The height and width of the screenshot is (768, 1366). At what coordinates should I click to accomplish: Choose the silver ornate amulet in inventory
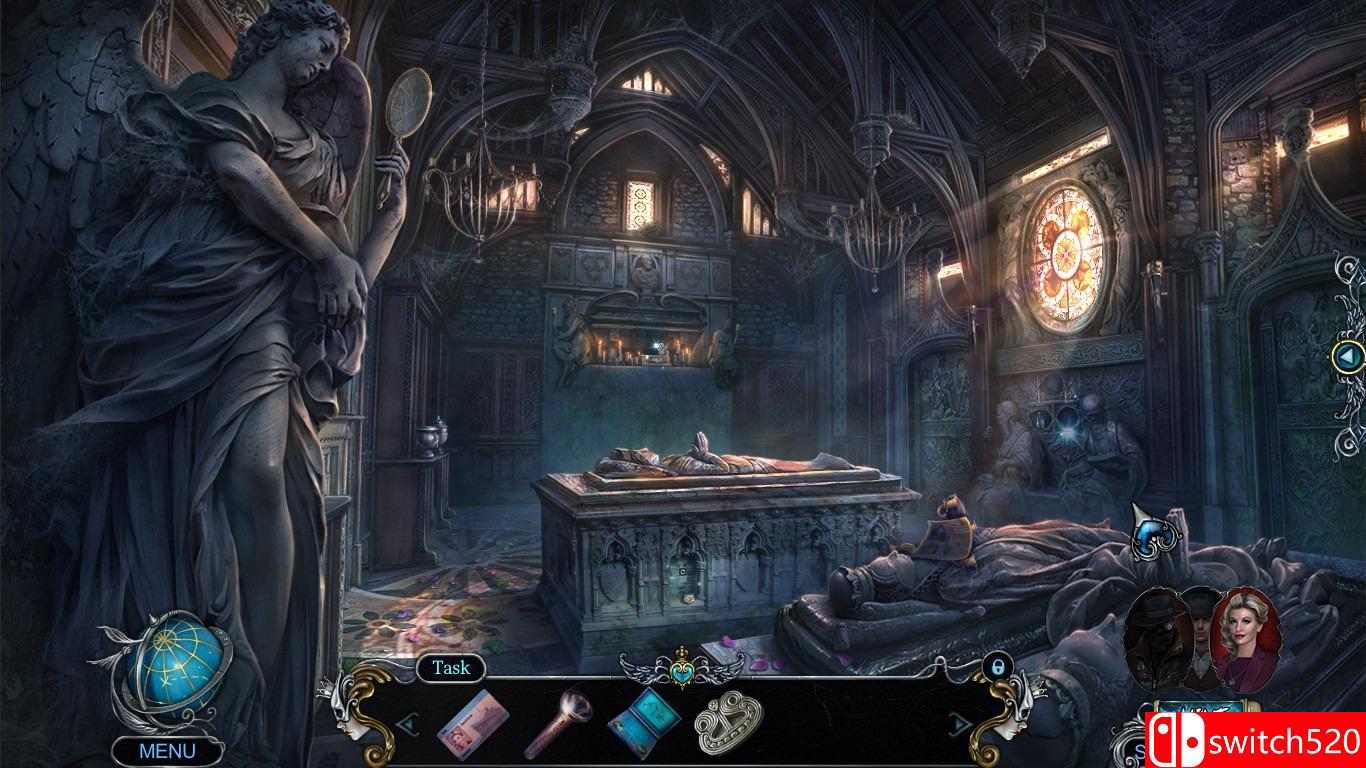(x=729, y=723)
